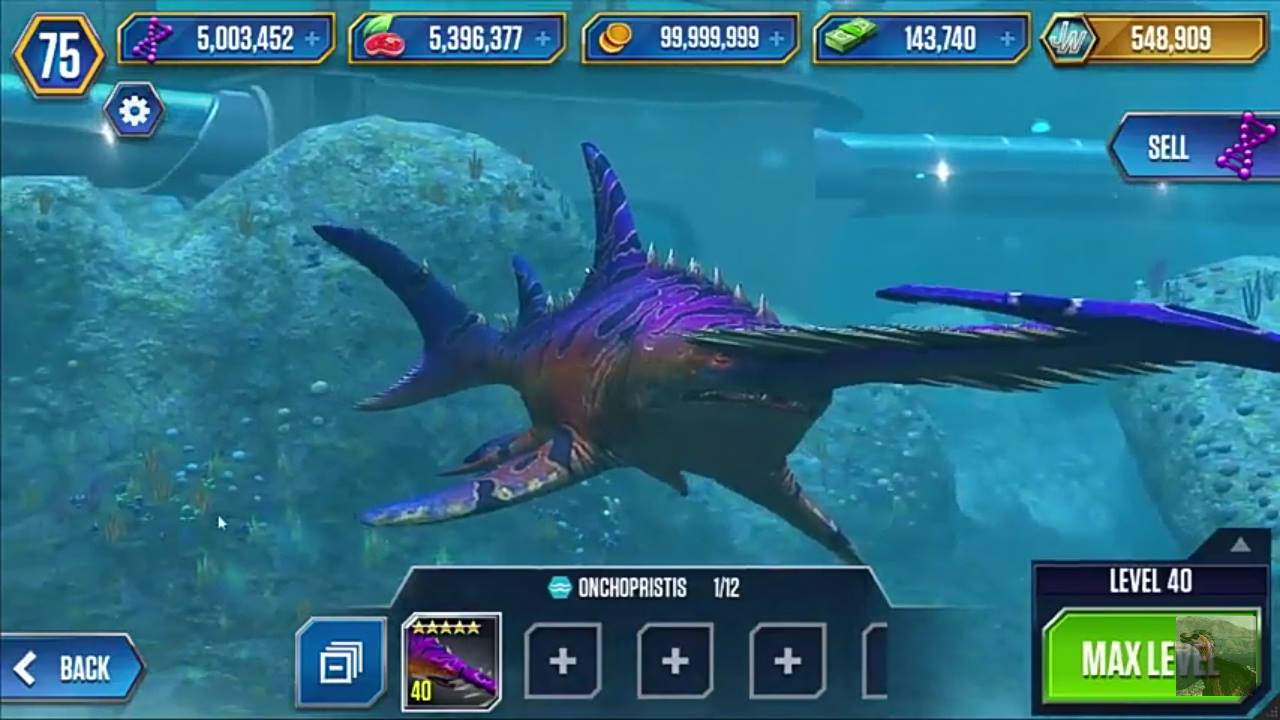This screenshot has width=1280, height=720.
Task: Add more coins using the plus
Action: (x=775, y=39)
